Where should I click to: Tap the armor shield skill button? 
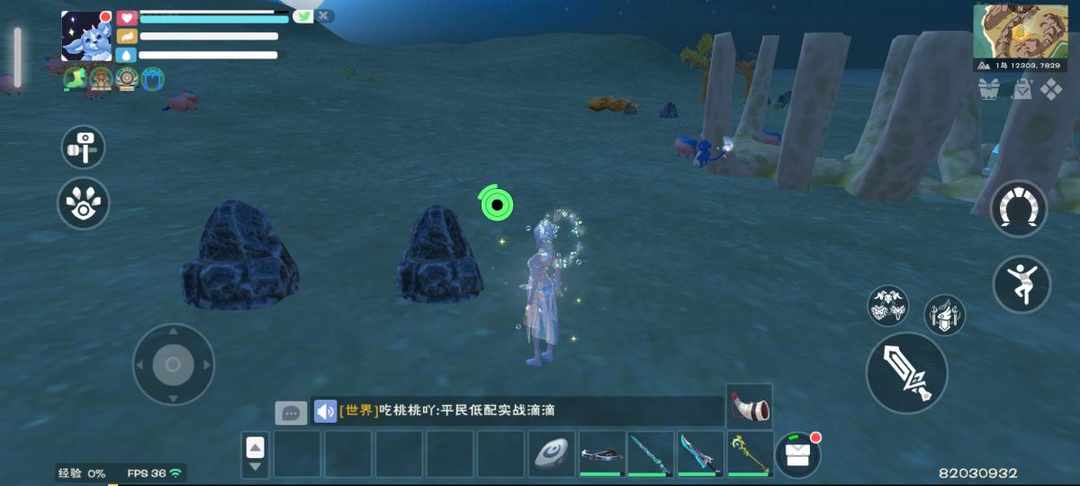point(943,315)
